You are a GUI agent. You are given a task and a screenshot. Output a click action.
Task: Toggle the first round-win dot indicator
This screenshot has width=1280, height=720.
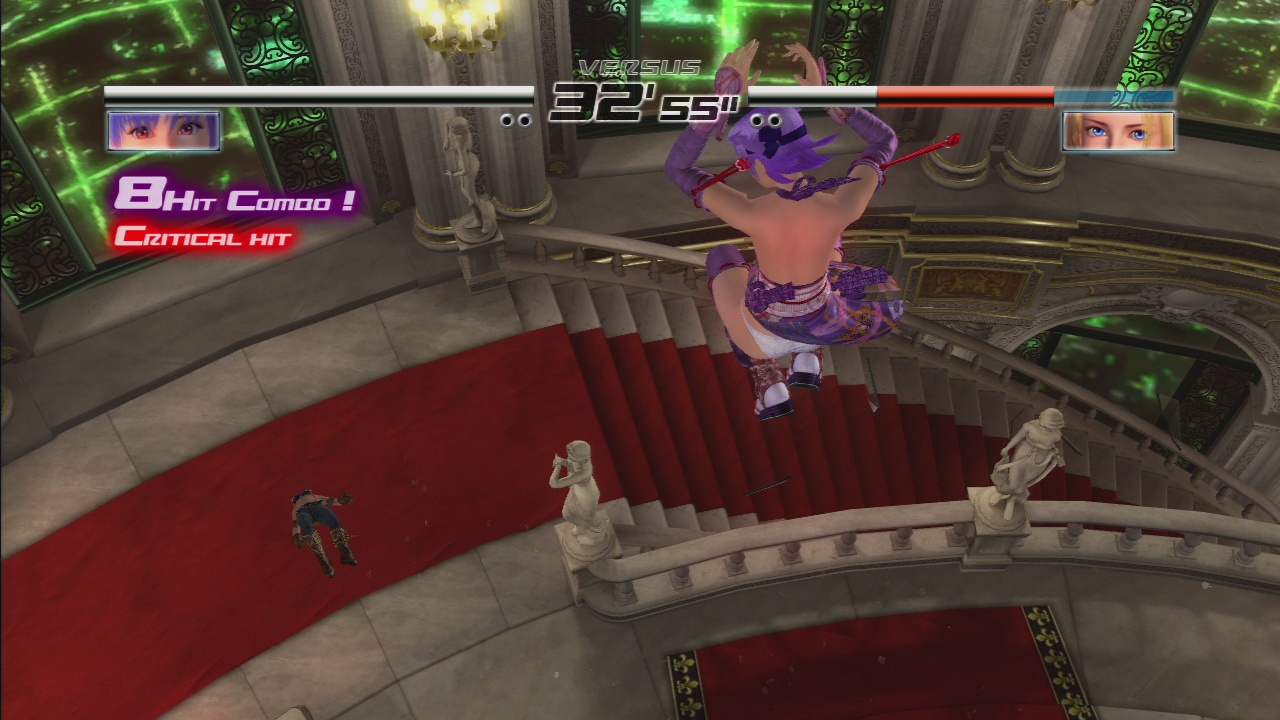tap(507, 119)
